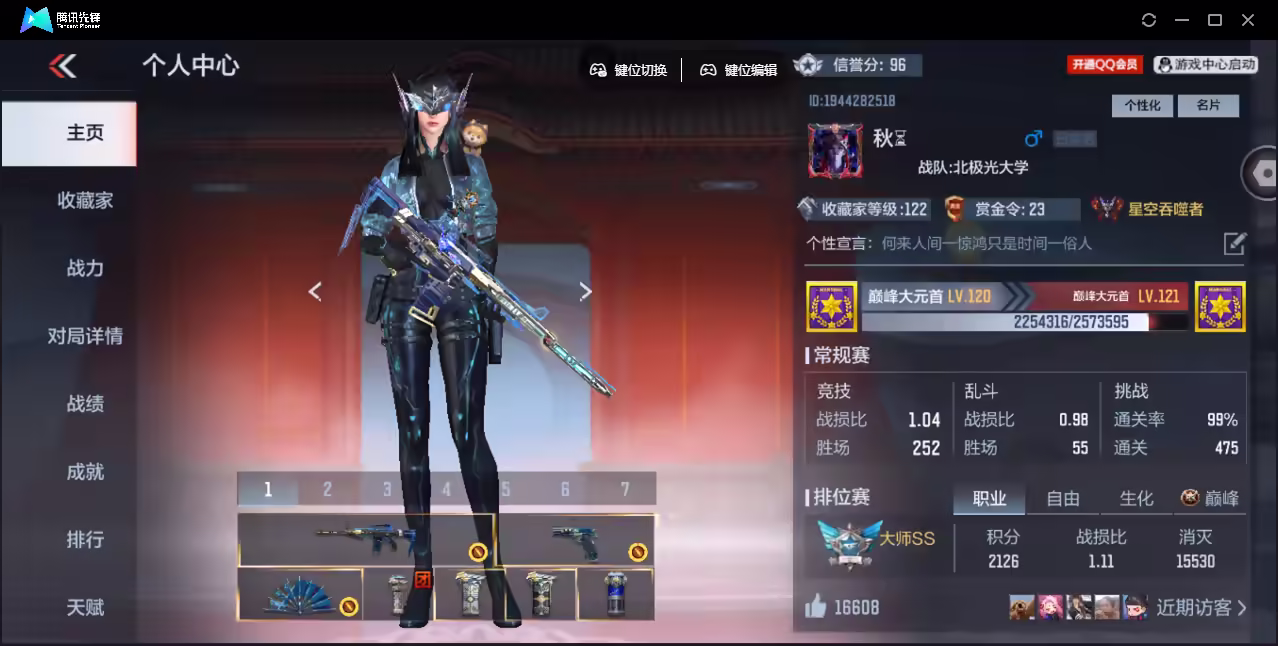Go back using the double-arrow button
Viewport: 1278px width, 646px height.
pos(62,66)
